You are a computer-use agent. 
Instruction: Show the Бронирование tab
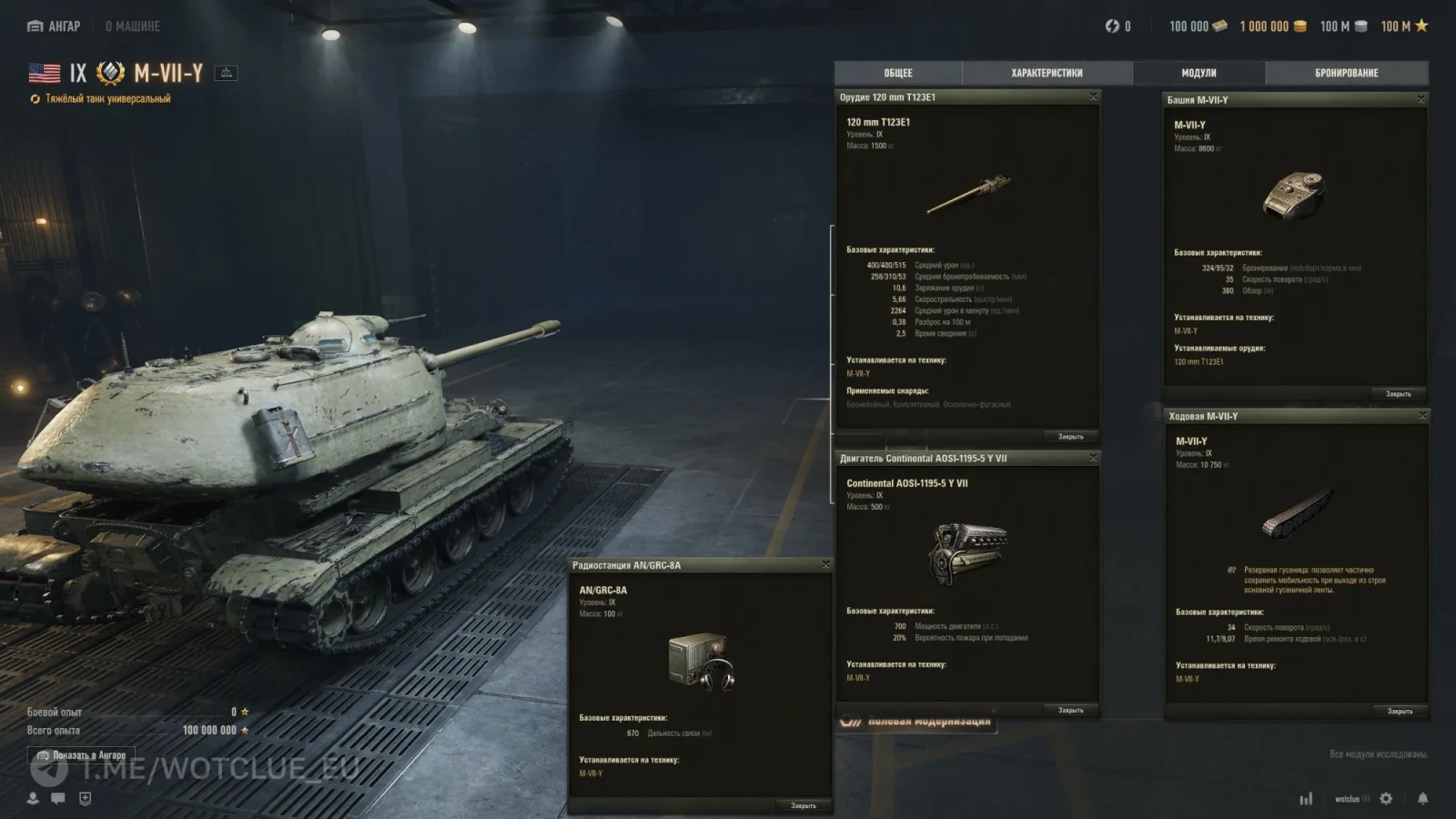(1346, 73)
